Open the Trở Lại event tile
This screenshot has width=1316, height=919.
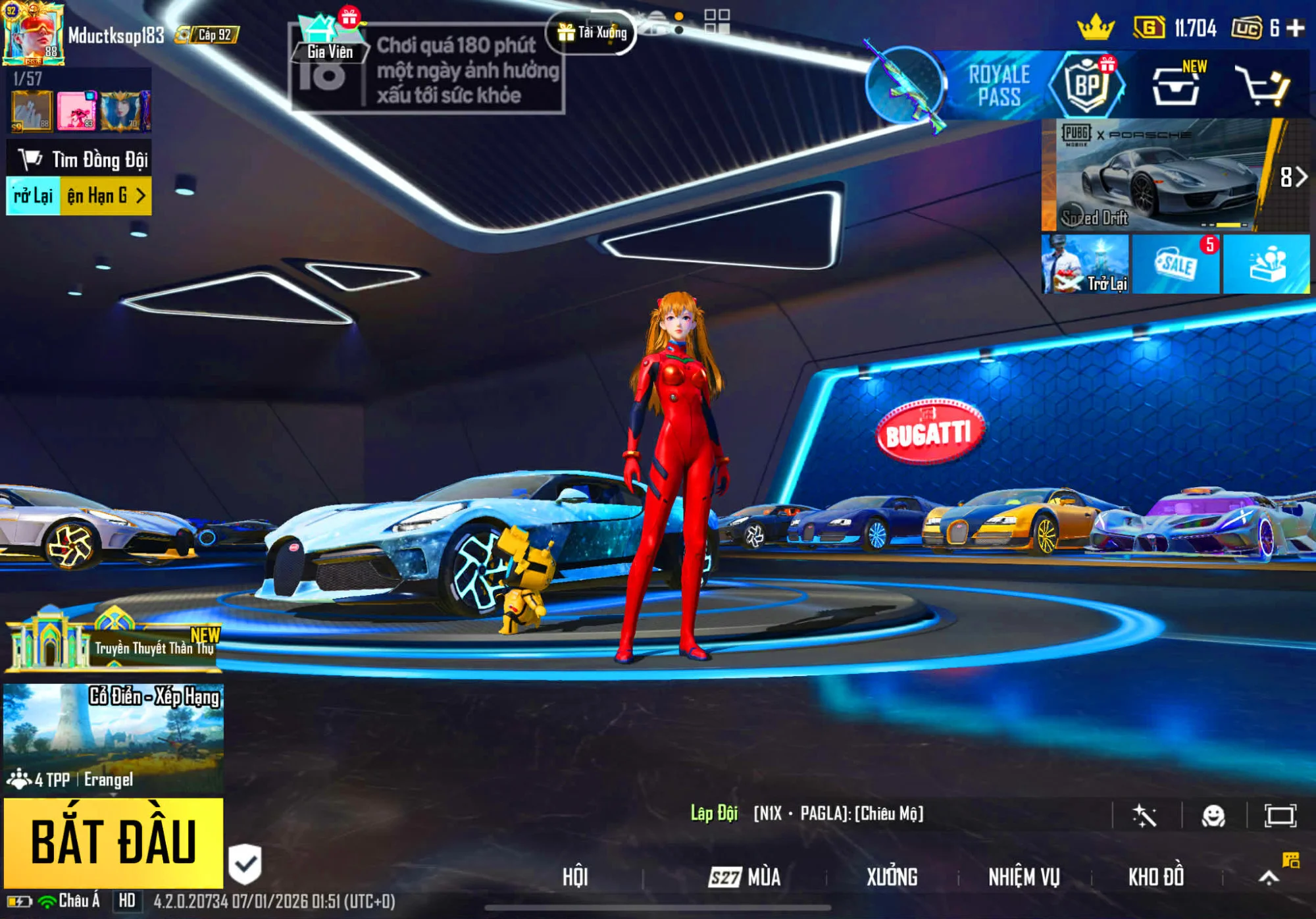pos(1085,265)
